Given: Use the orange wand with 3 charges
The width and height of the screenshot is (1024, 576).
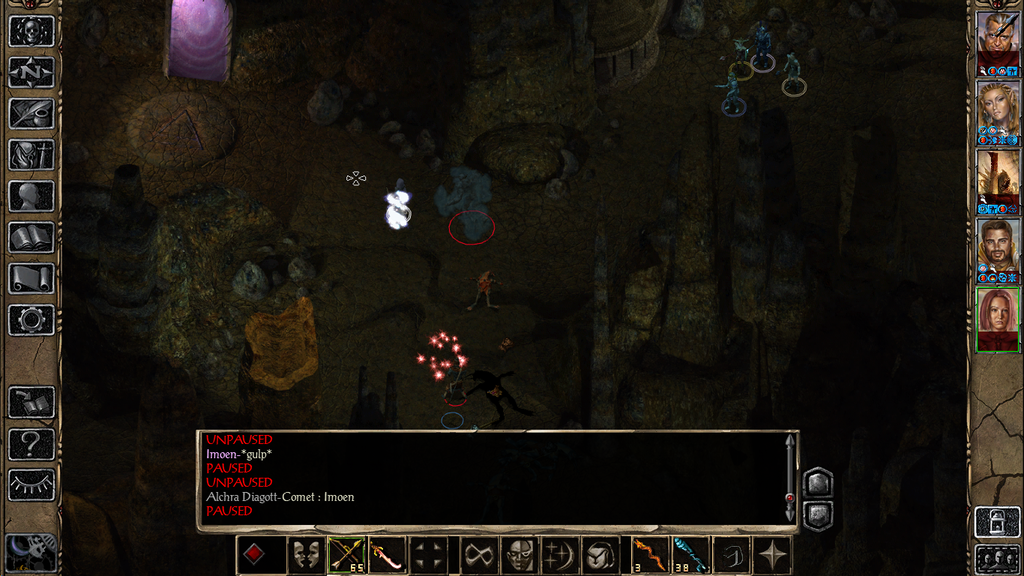Looking at the screenshot, I should click(x=649, y=555).
